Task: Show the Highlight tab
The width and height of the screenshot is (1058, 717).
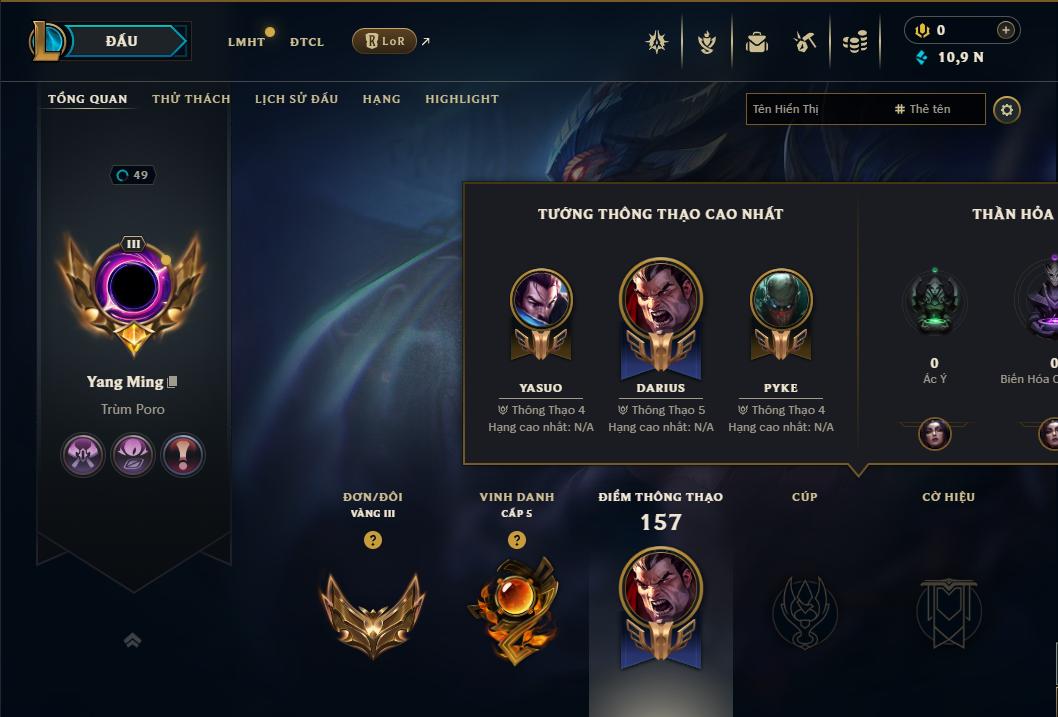Action: (461, 99)
